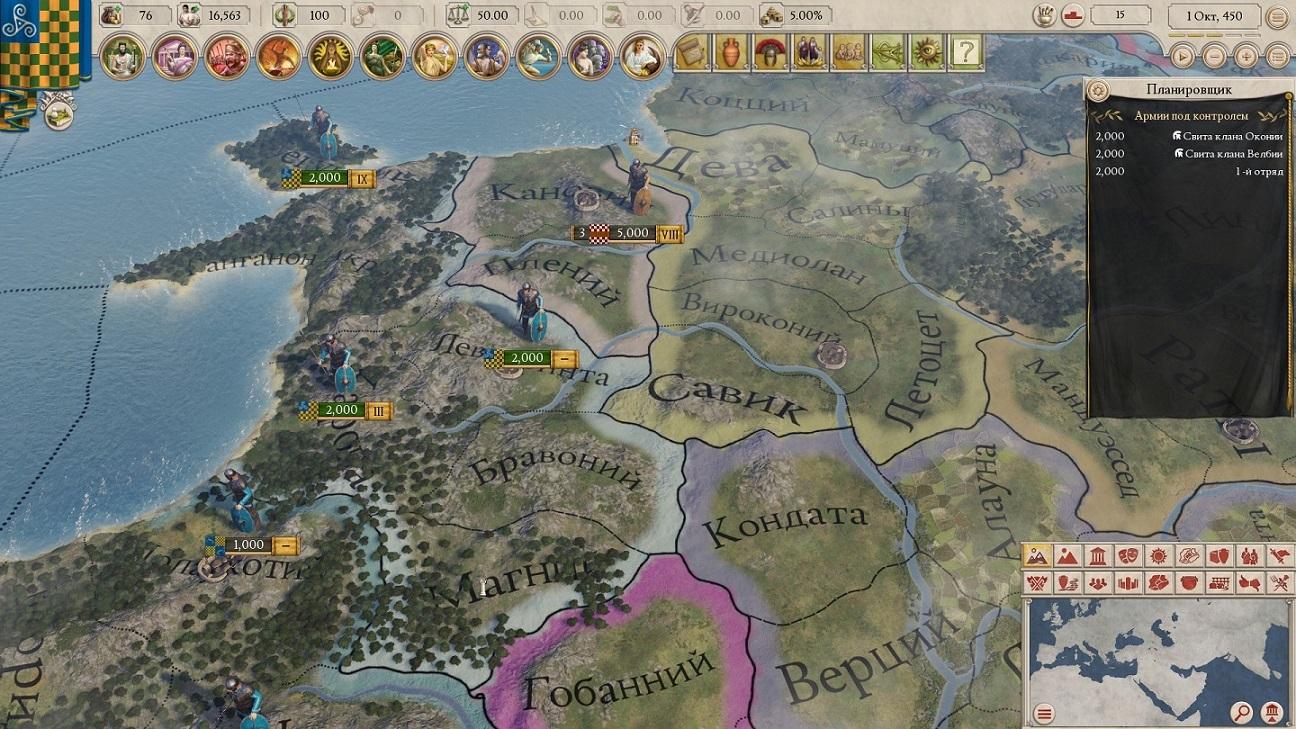Open the amphora trade panel icon
Viewport: 1296px width, 729px height.
730,52
